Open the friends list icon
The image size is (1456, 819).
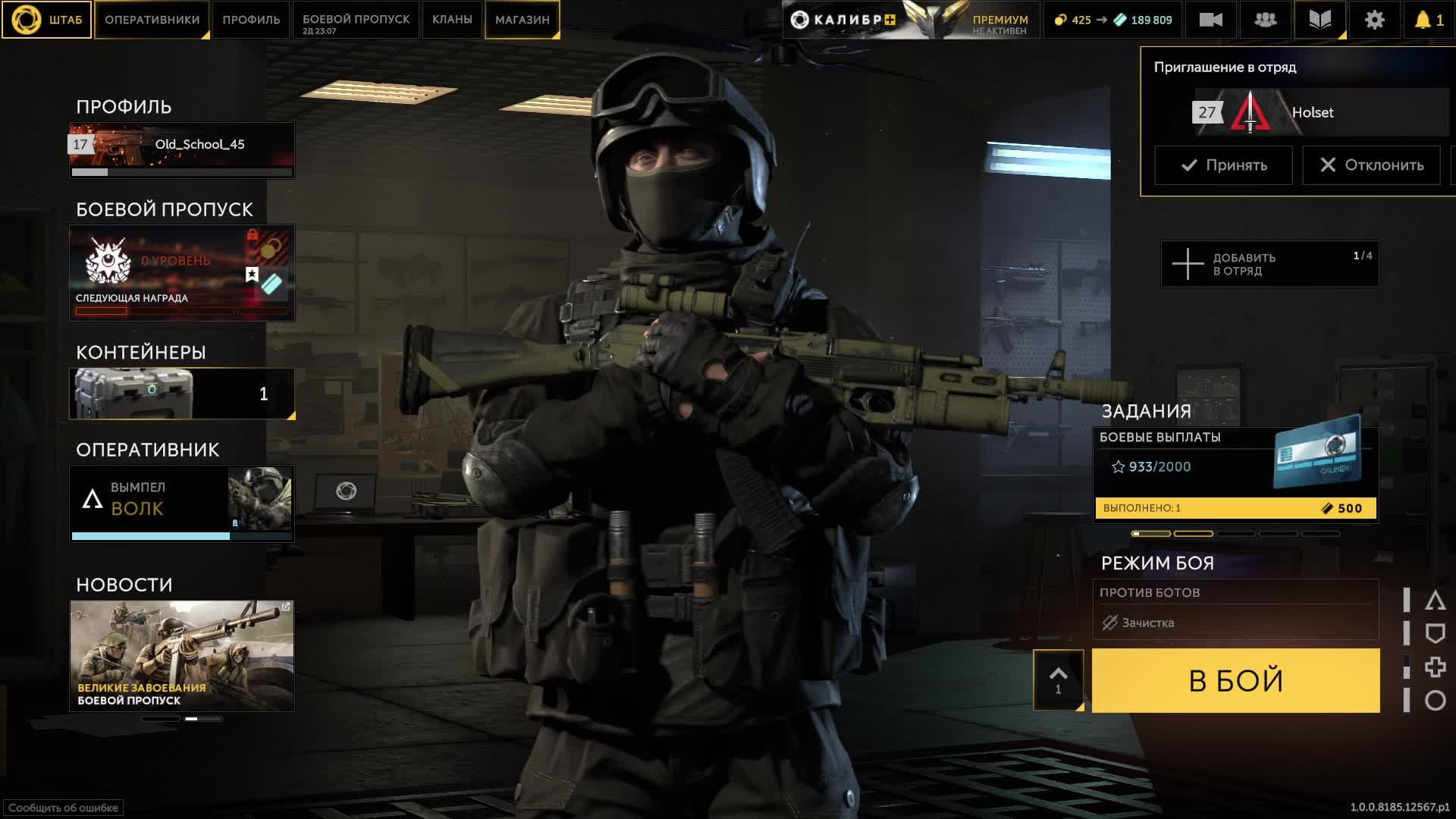(1265, 20)
